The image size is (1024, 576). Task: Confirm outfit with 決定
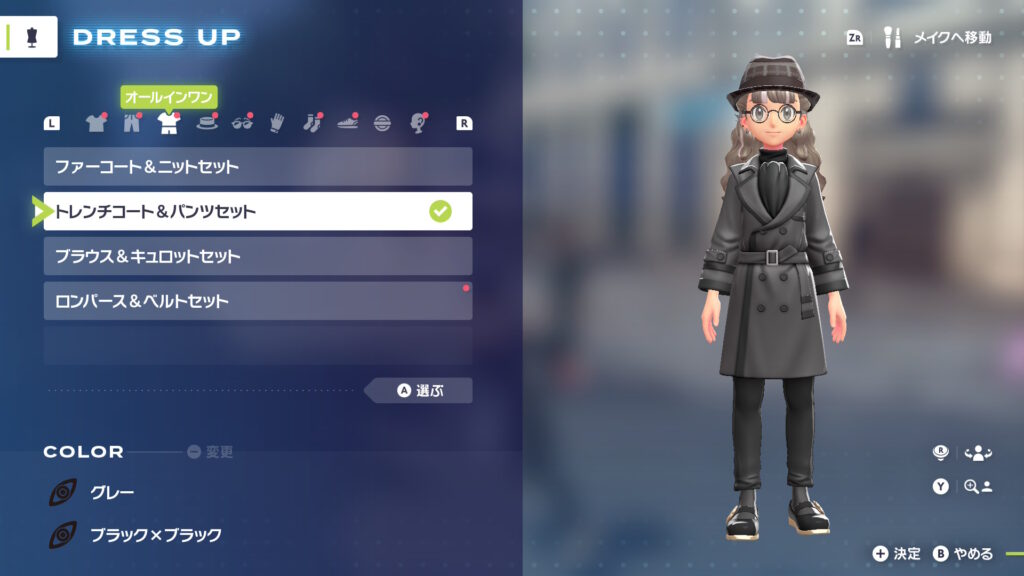896,553
